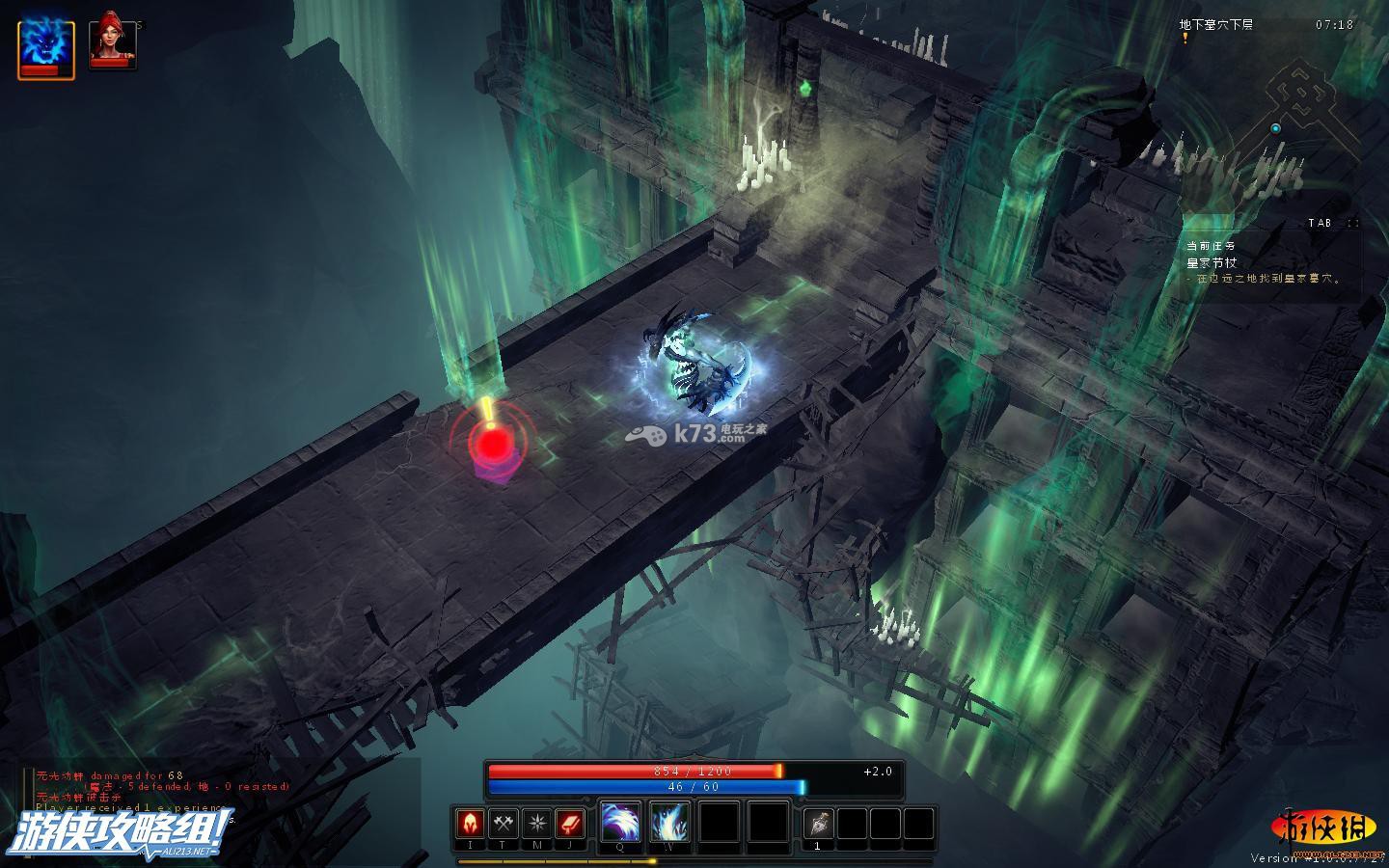Activate the blue flame skill on W
The height and width of the screenshot is (868, 1389).
669,824
